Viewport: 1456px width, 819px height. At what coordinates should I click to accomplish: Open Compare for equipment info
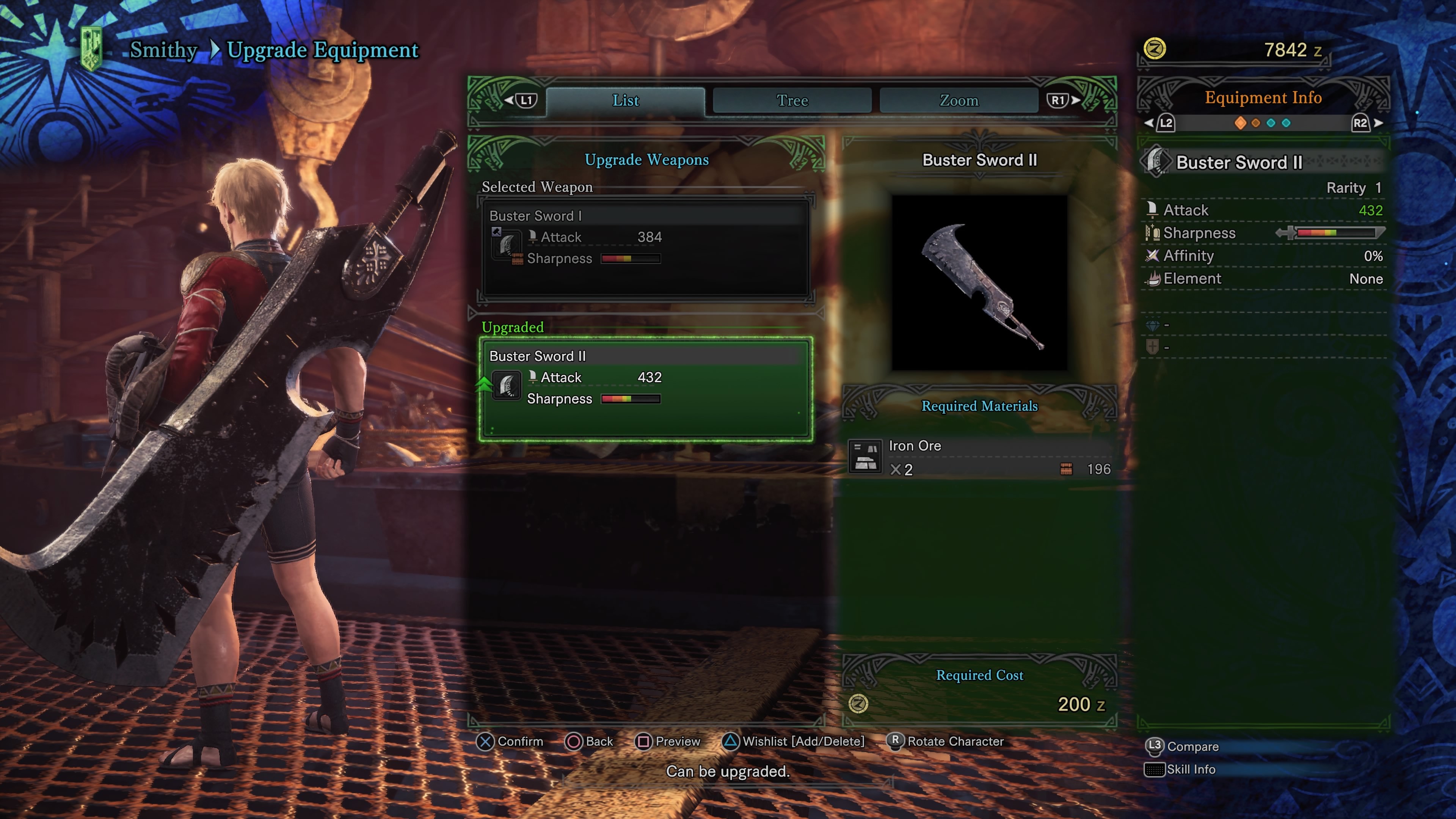1183,747
